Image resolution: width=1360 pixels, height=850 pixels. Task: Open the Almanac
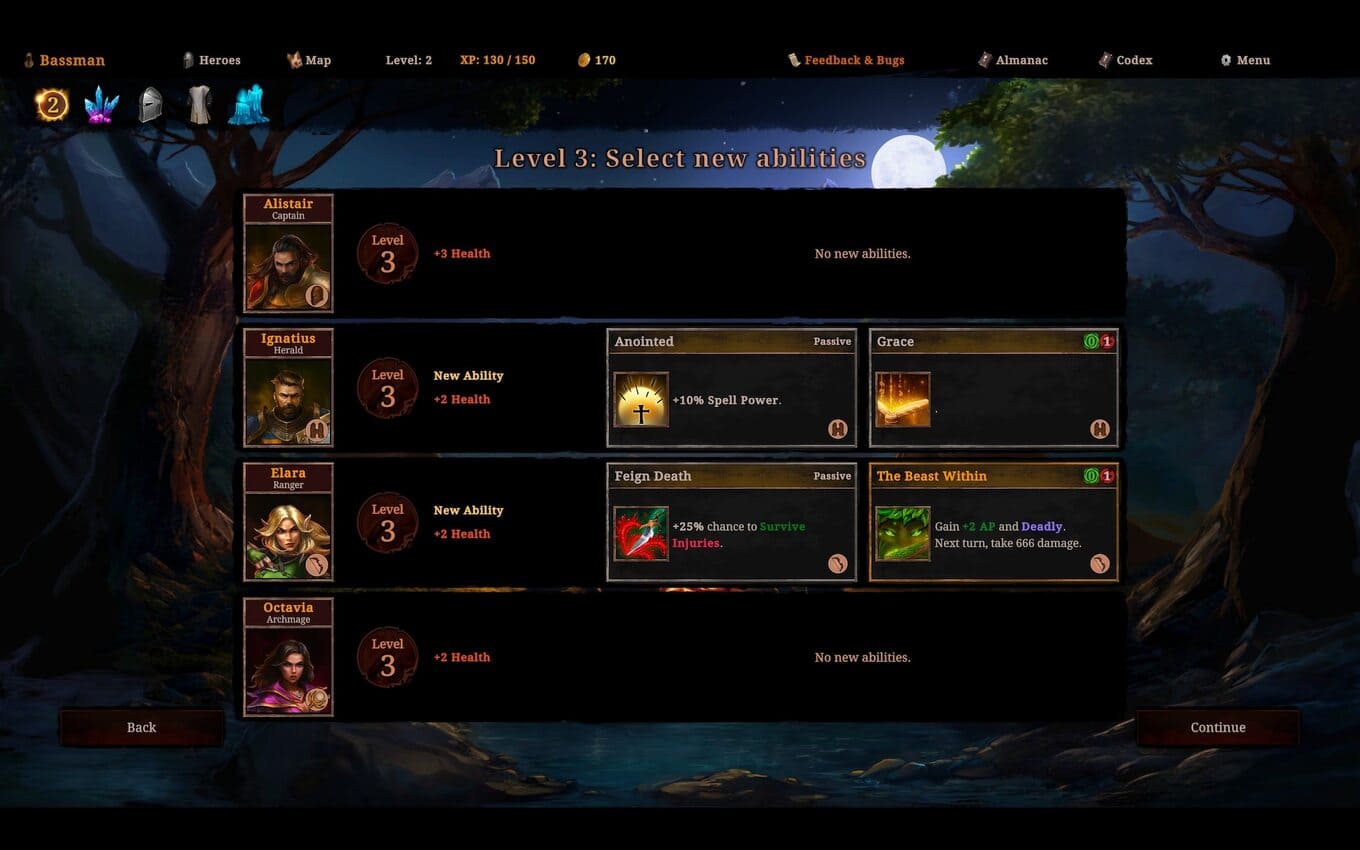click(1013, 60)
